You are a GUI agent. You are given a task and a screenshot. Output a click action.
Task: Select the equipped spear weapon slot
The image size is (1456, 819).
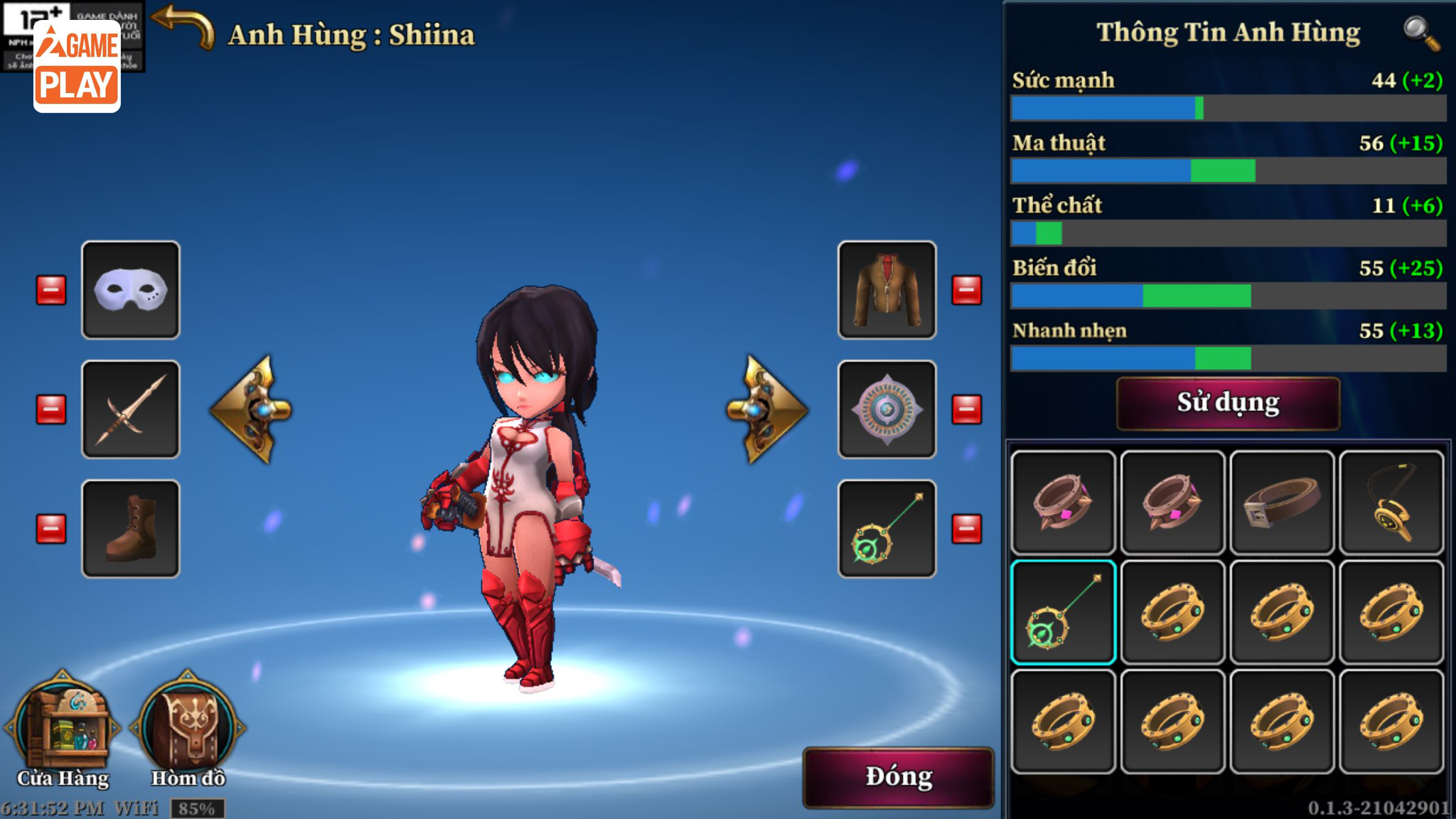click(x=131, y=409)
